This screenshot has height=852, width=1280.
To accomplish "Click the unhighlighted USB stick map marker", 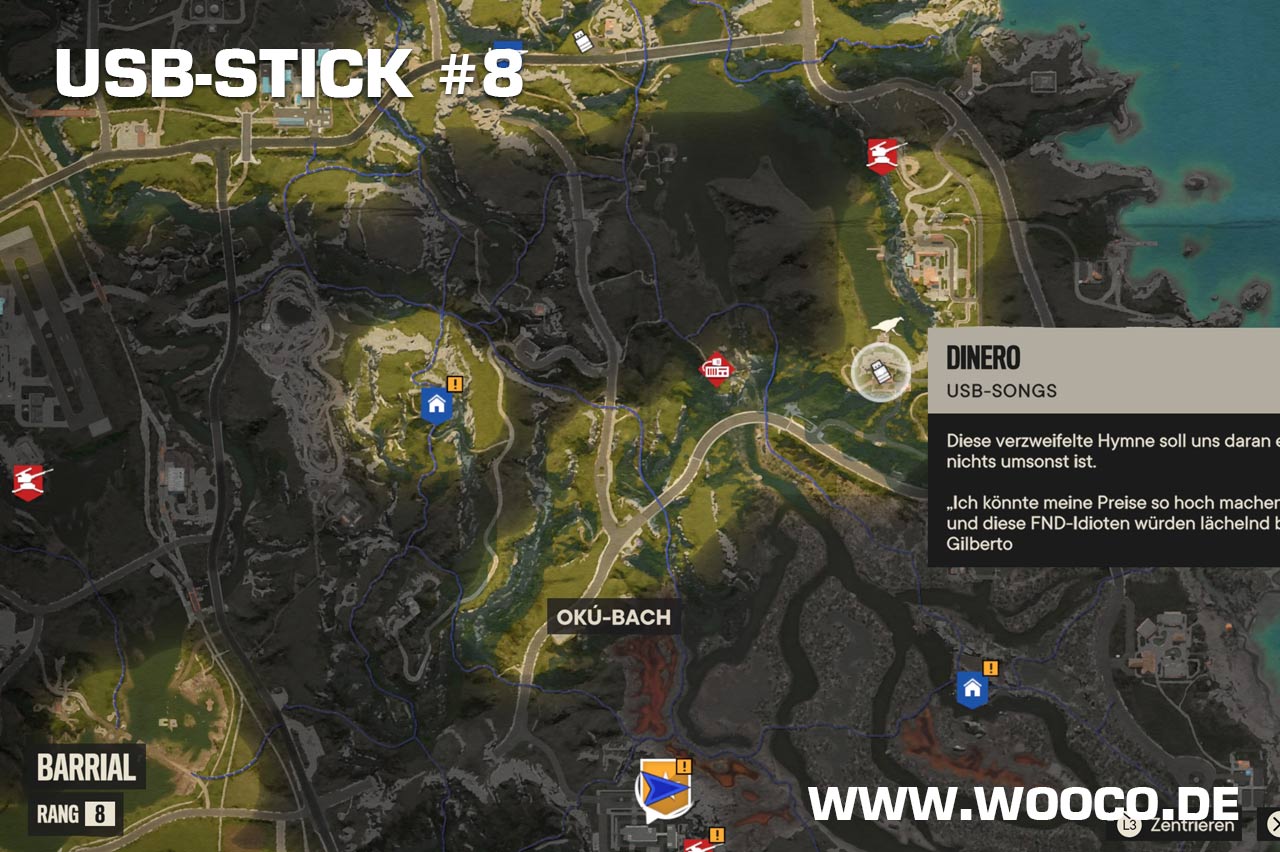I will click(x=582, y=40).
